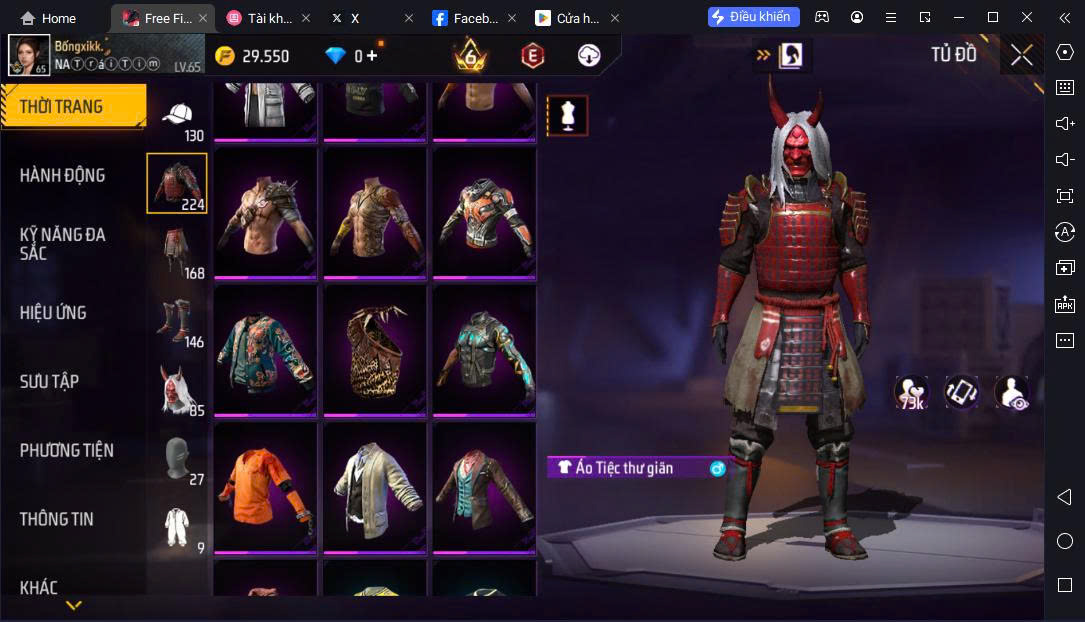Go to the SƯU TẬP category
The width and height of the screenshot is (1085, 622).
[50, 382]
